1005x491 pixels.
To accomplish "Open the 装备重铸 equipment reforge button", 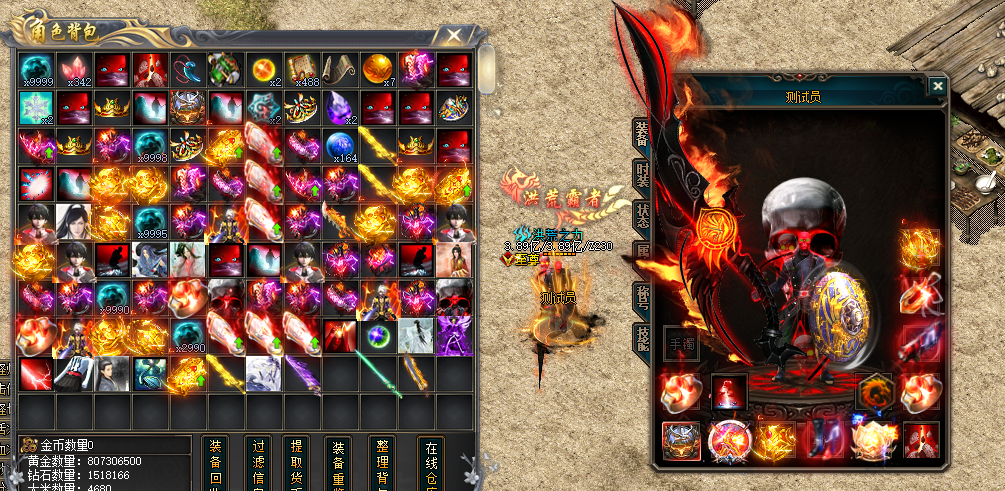I will (339, 463).
